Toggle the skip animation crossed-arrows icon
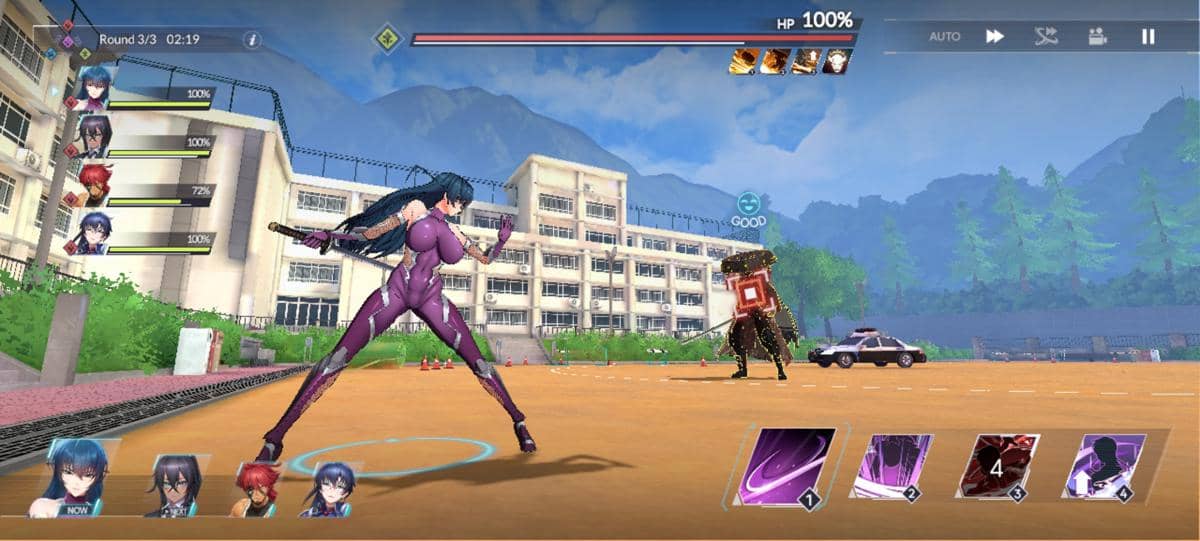1200x541 pixels. coord(1046,36)
